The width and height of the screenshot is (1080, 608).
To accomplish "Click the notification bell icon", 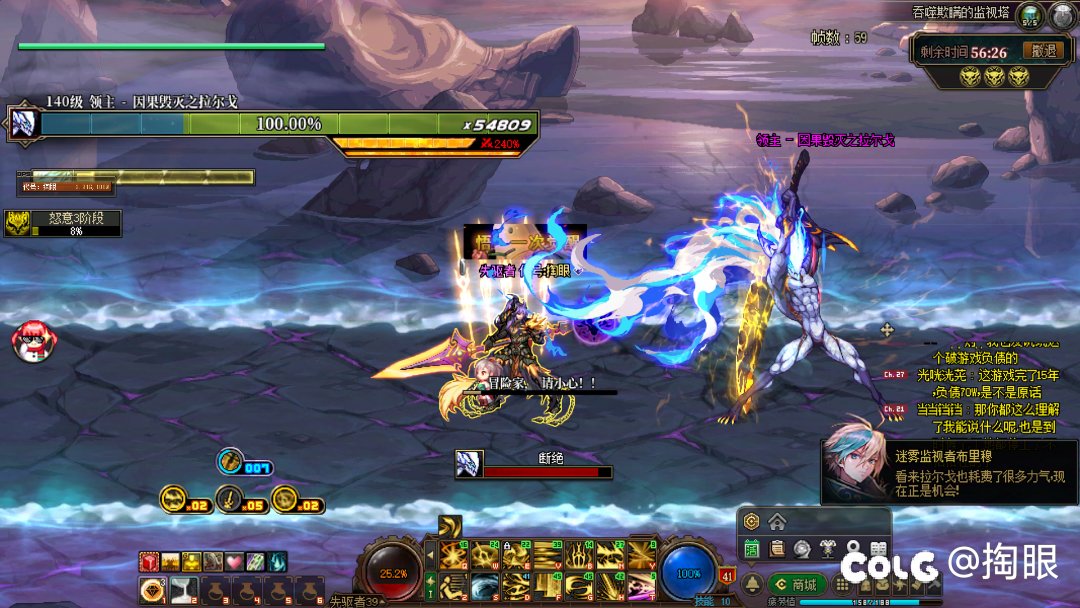I will coord(752,583).
